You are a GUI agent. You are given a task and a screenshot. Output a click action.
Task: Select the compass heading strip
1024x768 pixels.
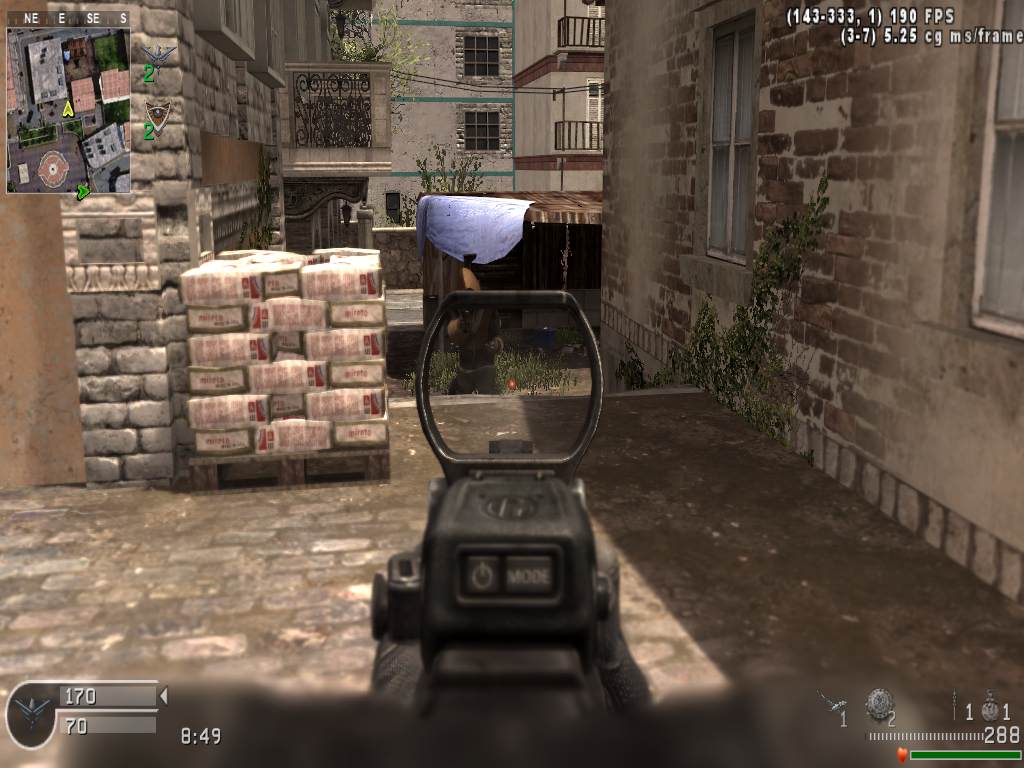pyautogui.click(x=68, y=18)
